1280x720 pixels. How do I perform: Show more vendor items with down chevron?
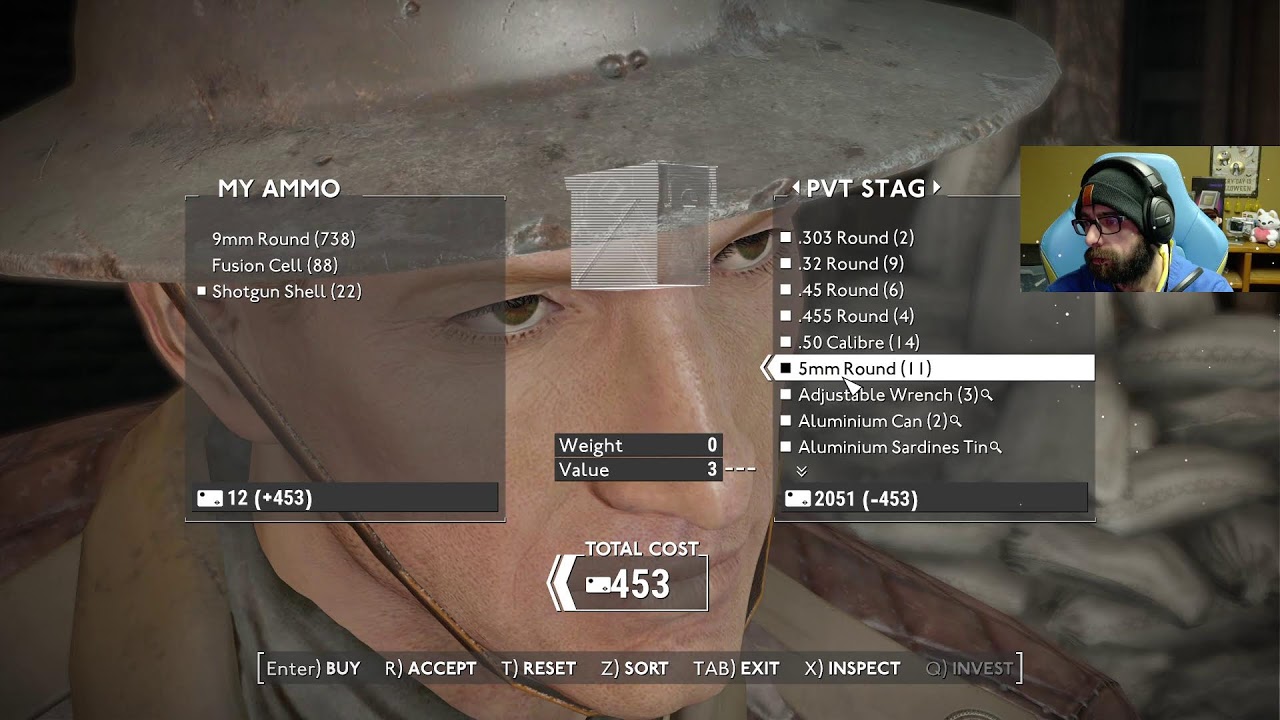tap(801, 471)
